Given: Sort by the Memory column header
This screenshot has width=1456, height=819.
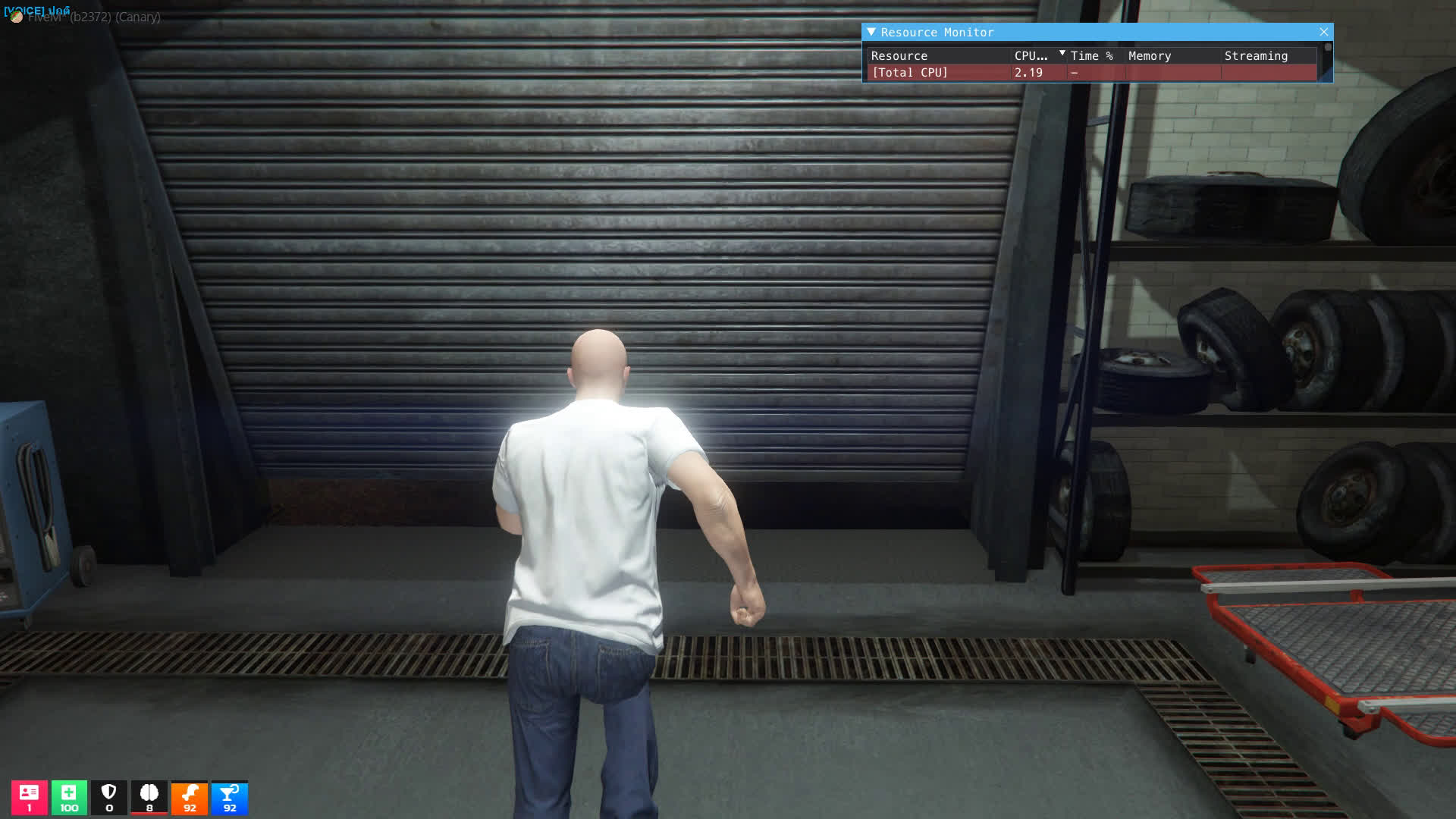Looking at the screenshot, I should click(x=1149, y=56).
